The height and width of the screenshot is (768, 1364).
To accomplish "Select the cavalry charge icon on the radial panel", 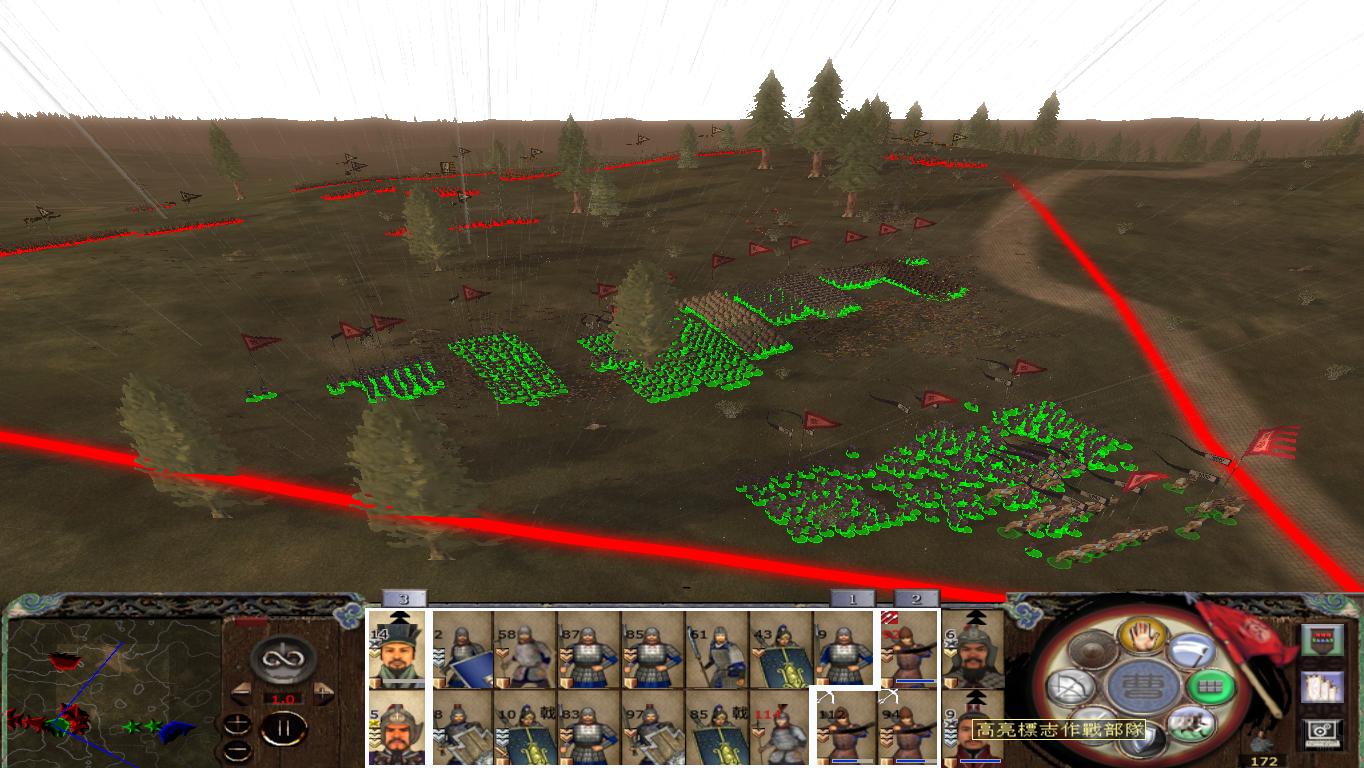I will click(1190, 725).
